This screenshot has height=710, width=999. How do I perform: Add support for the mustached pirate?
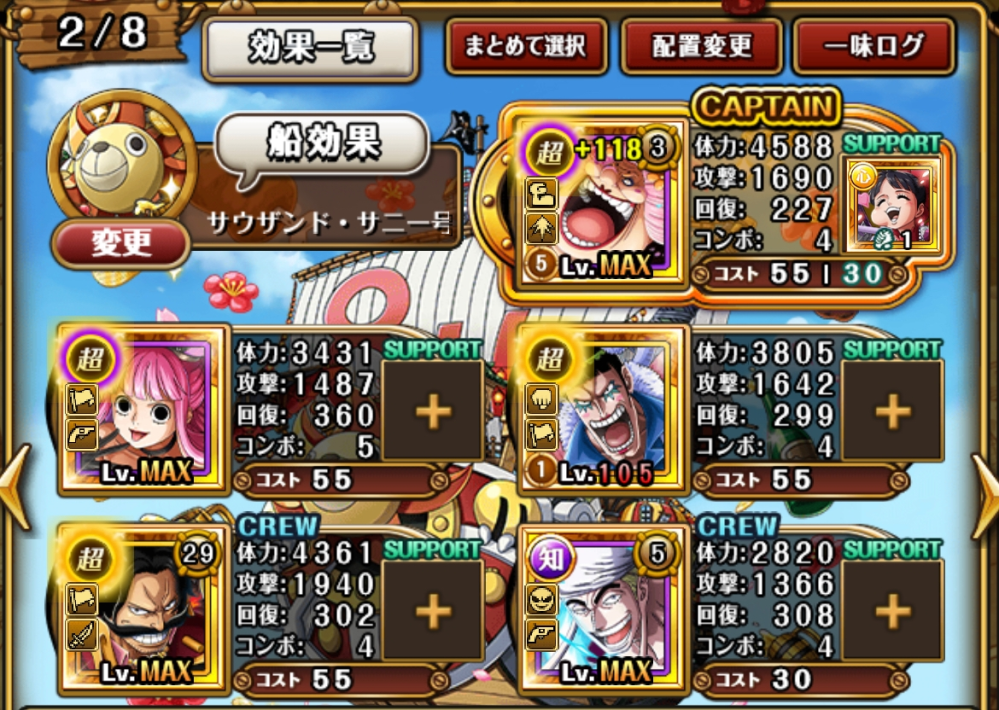point(432,611)
